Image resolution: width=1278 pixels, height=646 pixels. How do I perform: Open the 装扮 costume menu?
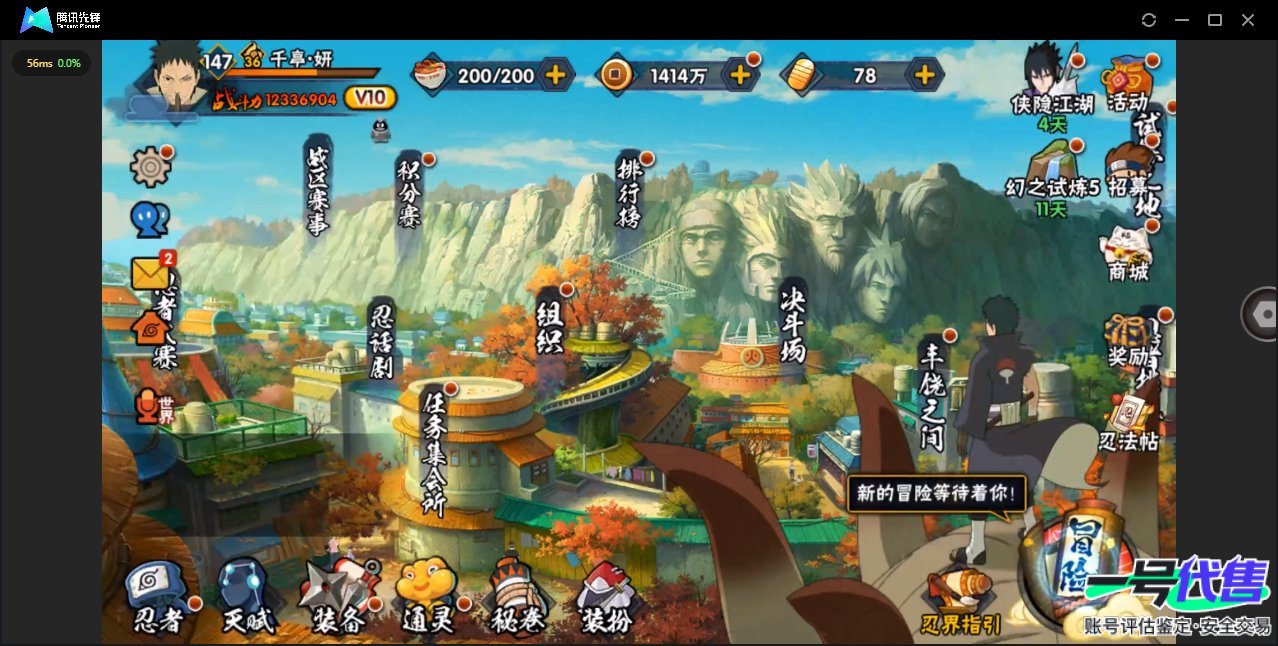click(606, 598)
